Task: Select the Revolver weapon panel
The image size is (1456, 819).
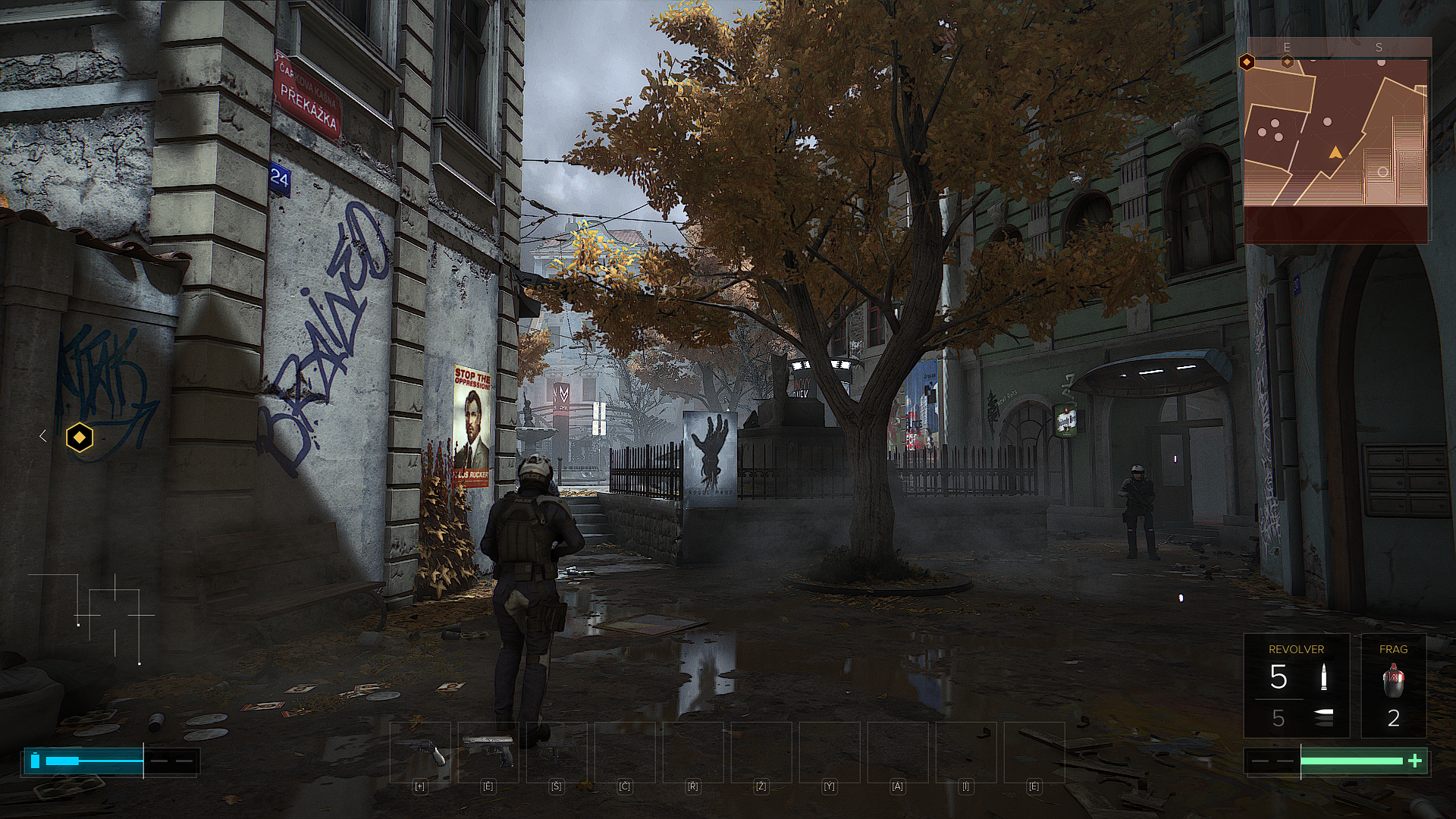Action: pos(1296,686)
